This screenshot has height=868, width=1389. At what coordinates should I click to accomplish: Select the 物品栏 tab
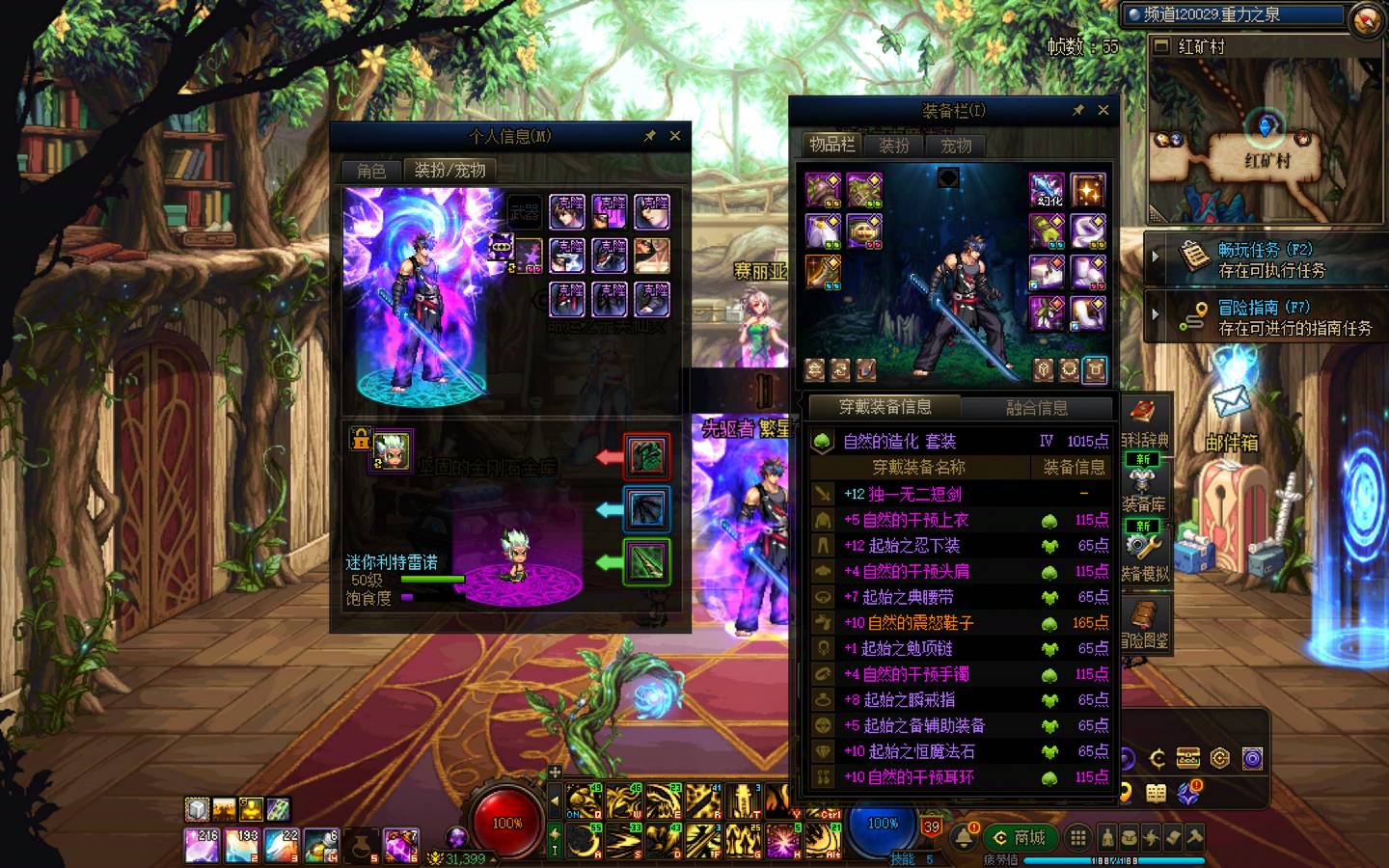[831, 145]
